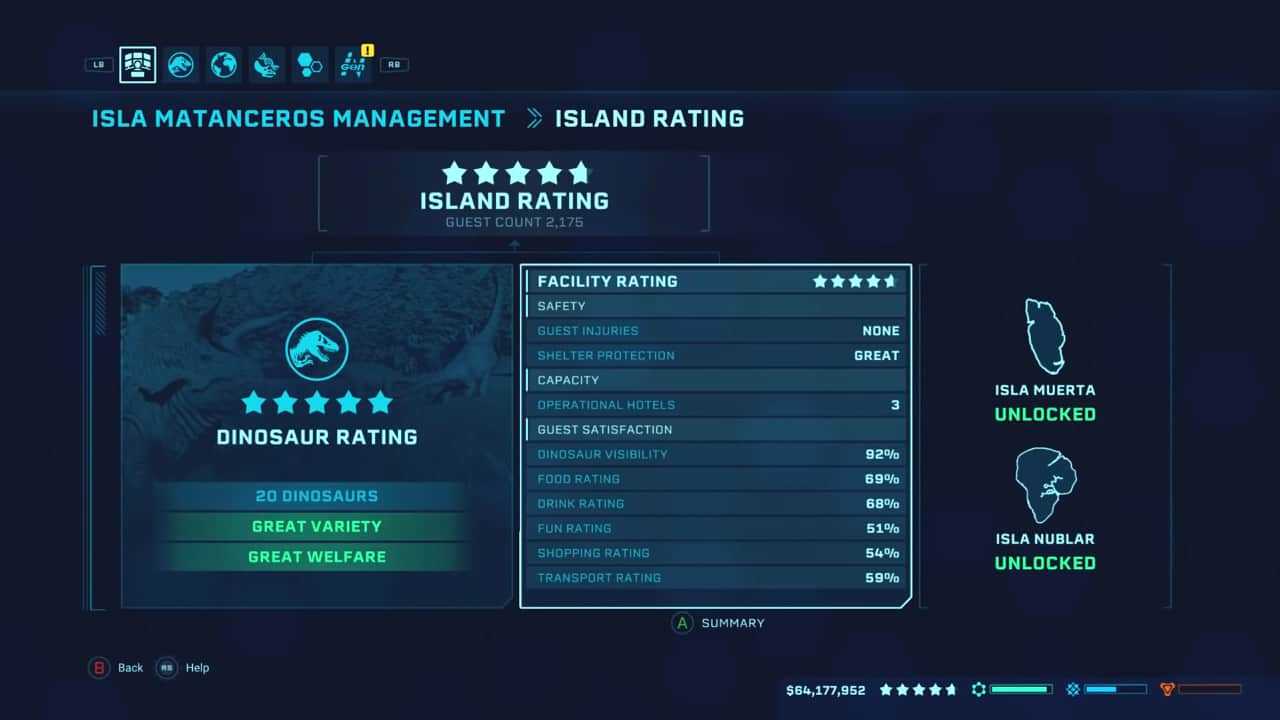The image size is (1280, 720).
Task: Select the control room management tab
Action: tap(137, 65)
